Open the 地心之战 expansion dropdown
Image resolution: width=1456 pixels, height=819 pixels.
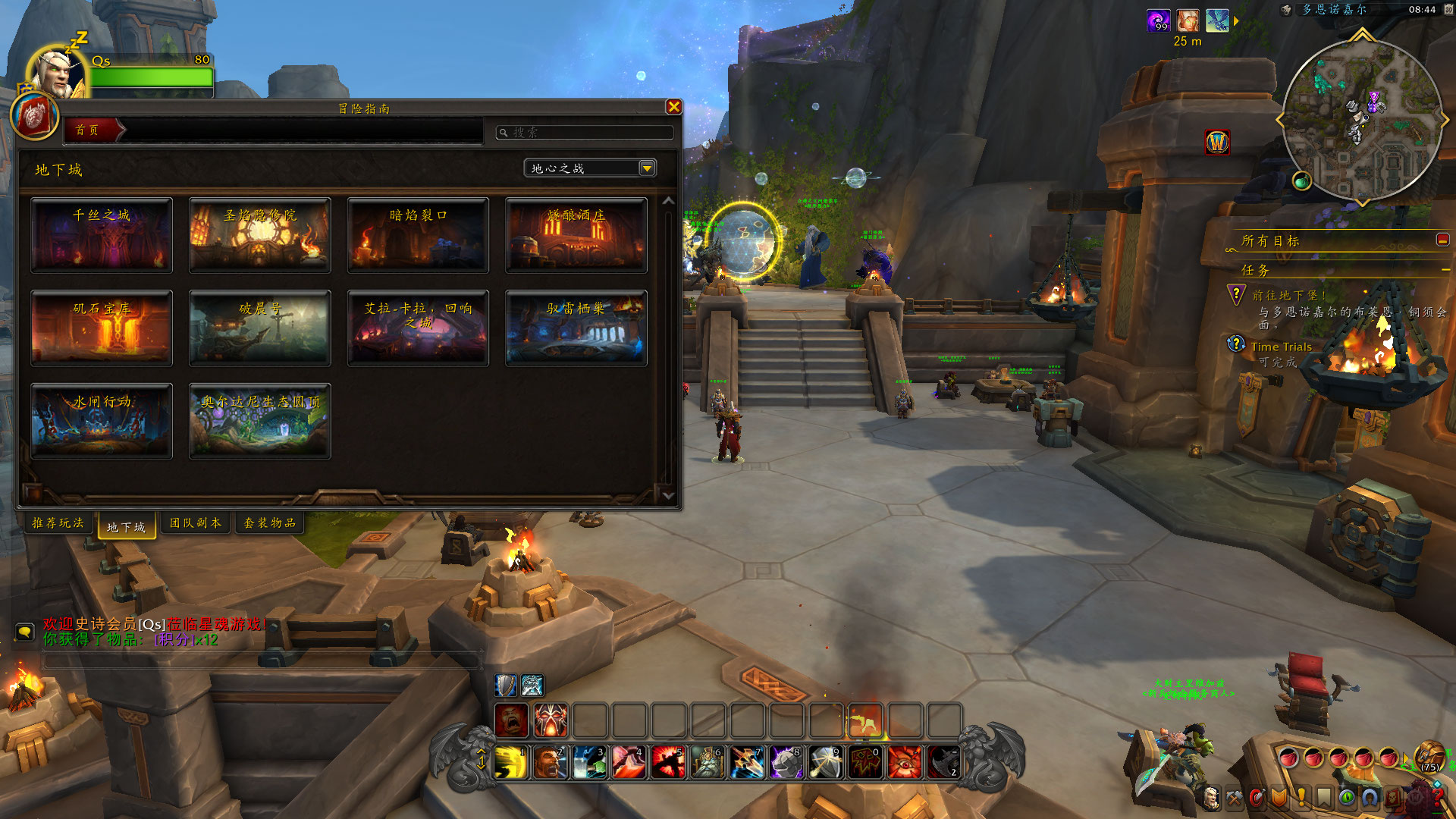click(646, 168)
